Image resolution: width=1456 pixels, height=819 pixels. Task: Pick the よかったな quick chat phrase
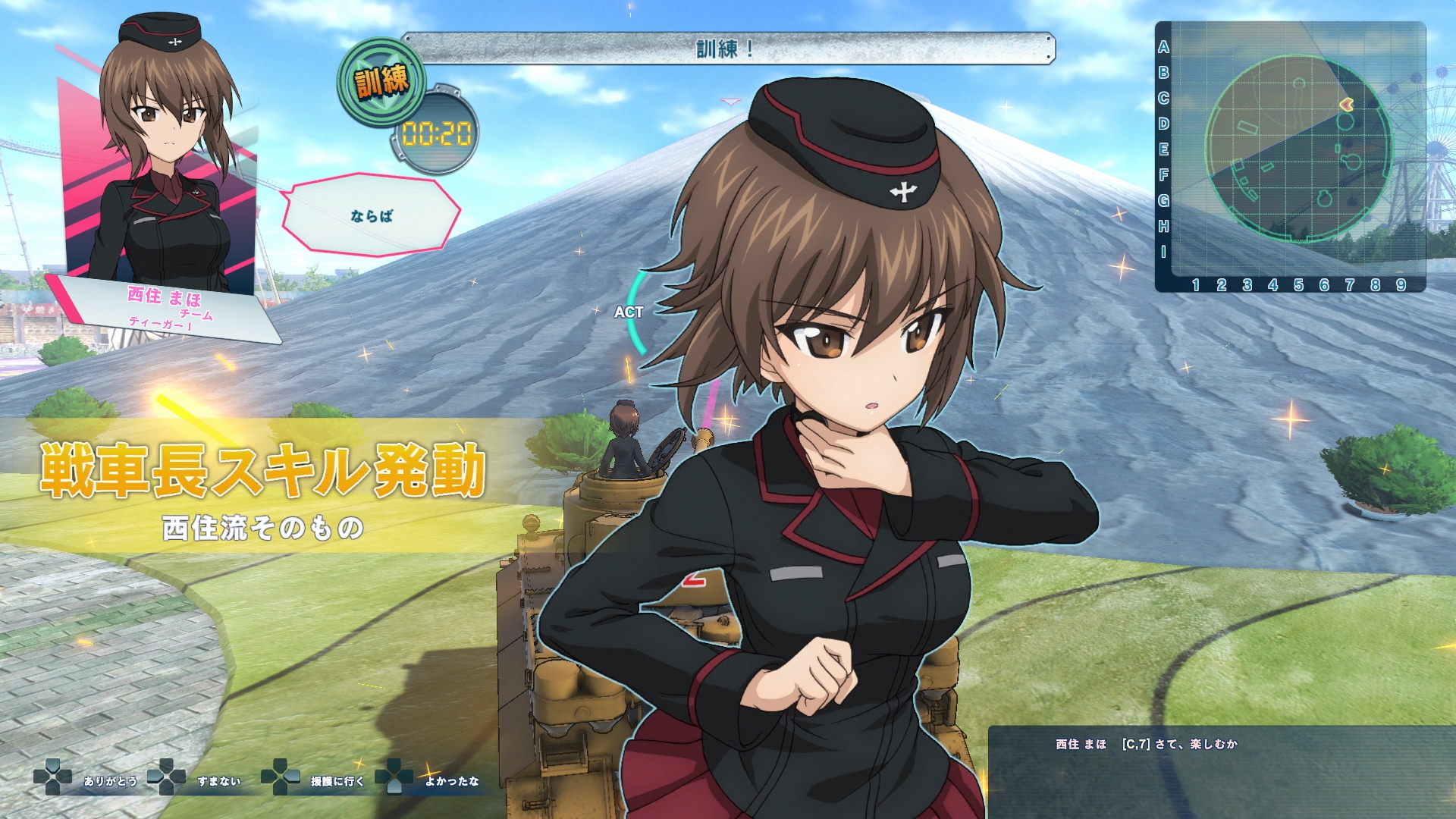point(452,781)
